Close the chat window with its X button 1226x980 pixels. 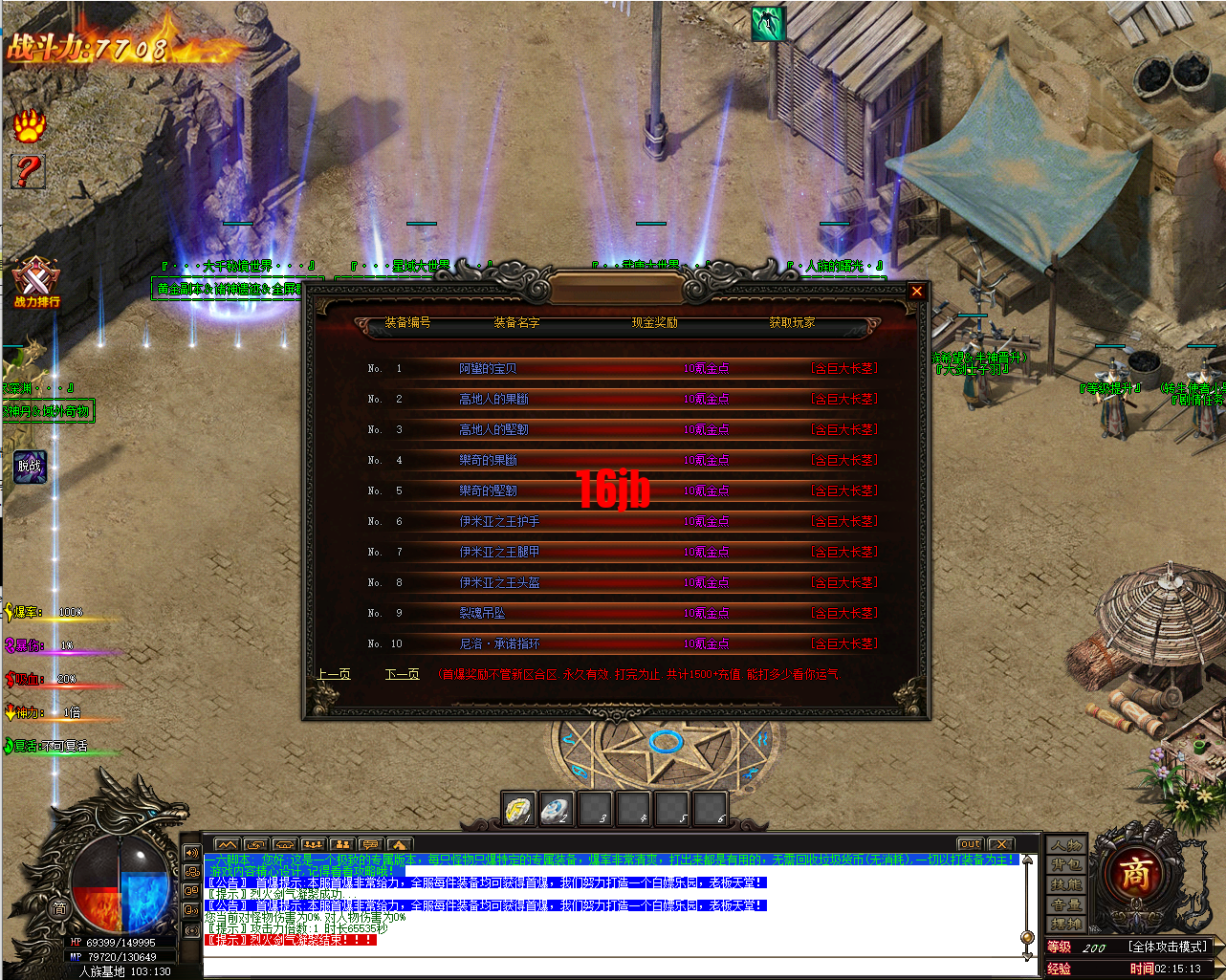click(x=1000, y=844)
